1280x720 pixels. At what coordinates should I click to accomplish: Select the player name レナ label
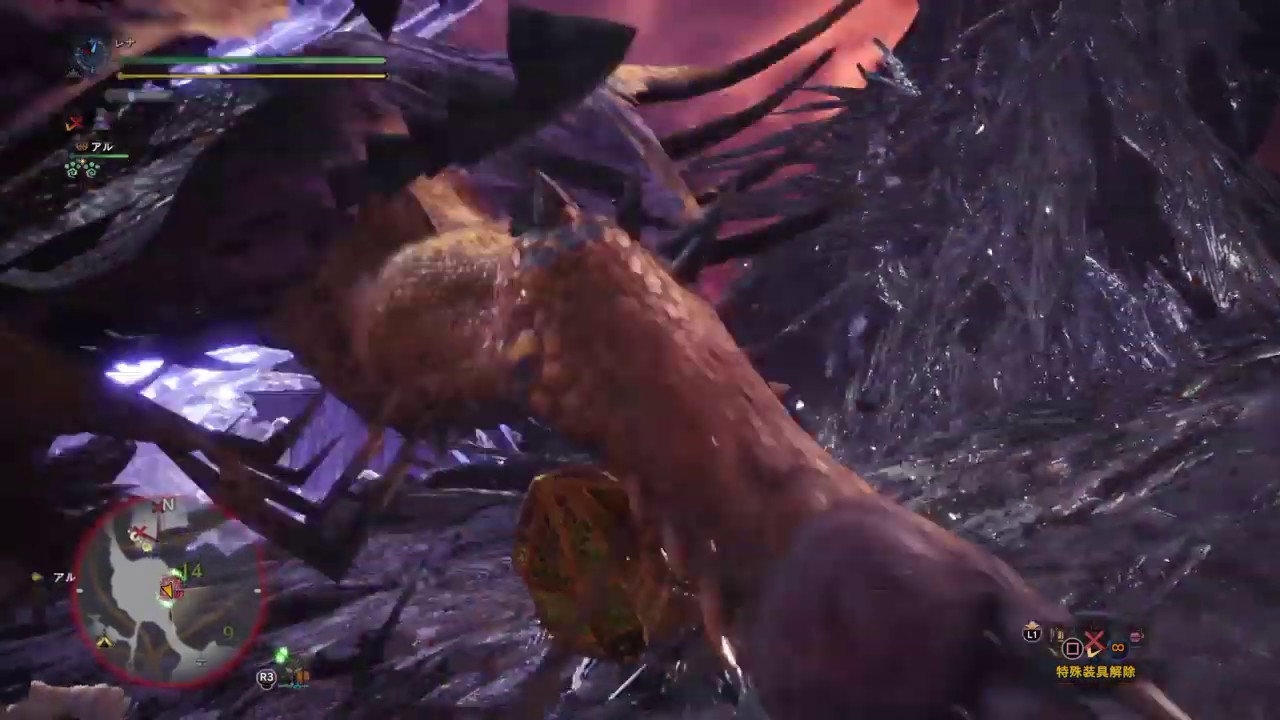[125, 42]
